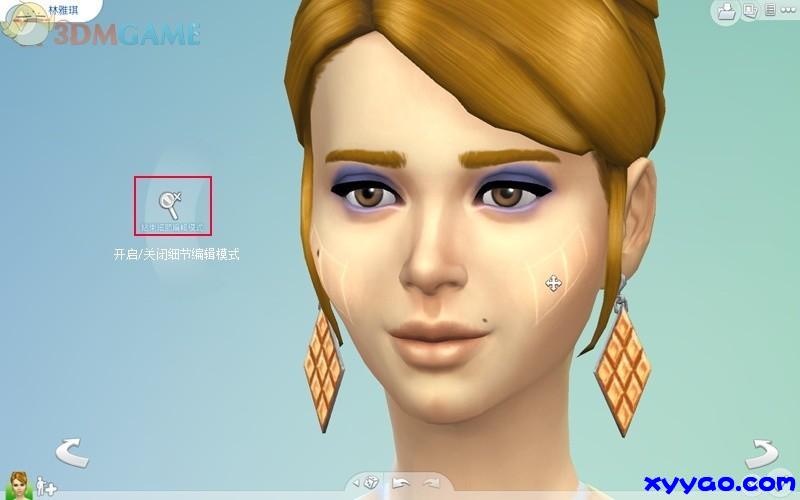This screenshot has height=500, width=800.
Task: Undo the last change
Action: click(x=400, y=482)
